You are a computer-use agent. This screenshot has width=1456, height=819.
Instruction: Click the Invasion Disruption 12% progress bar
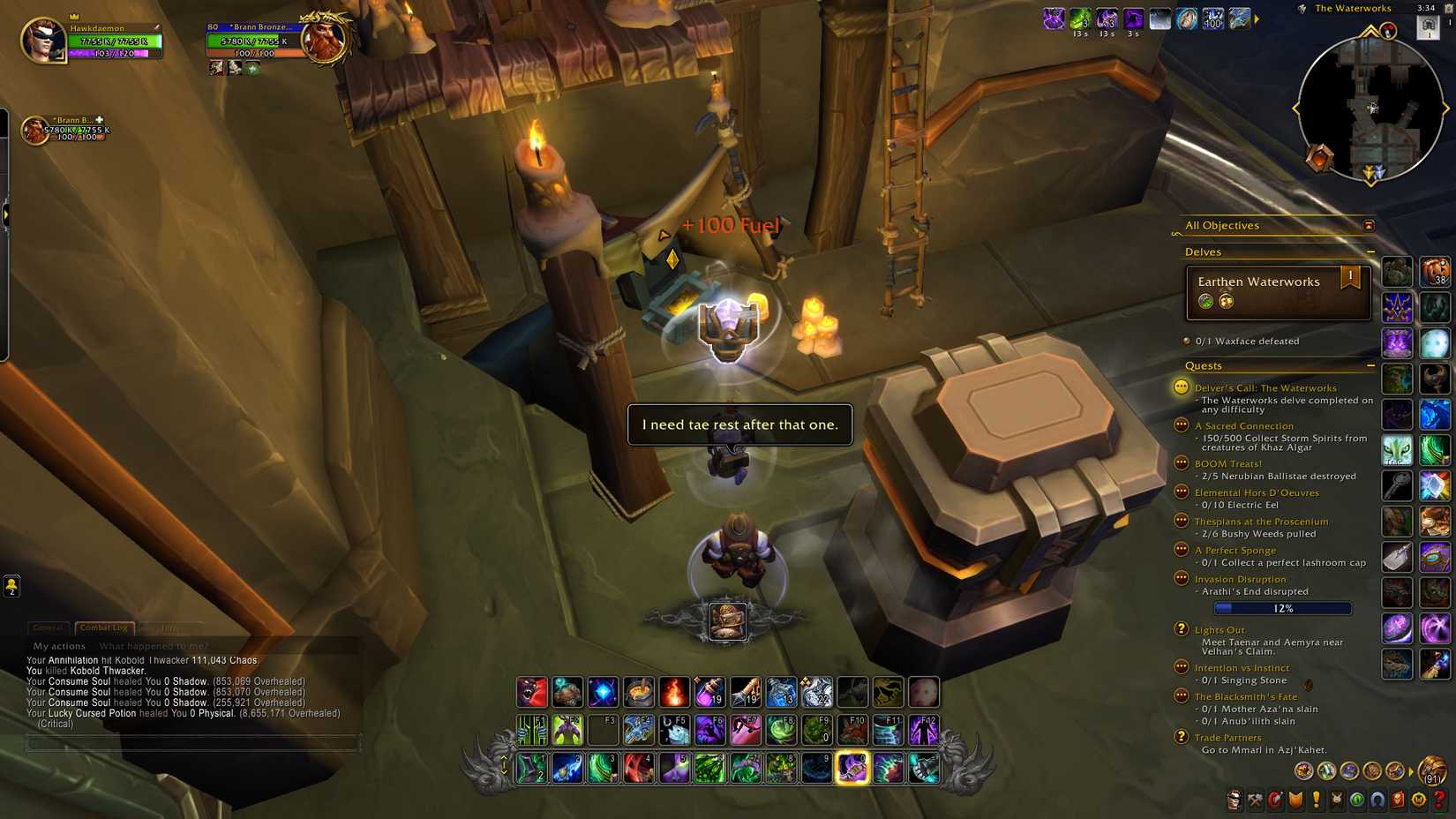tap(1282, 608)
